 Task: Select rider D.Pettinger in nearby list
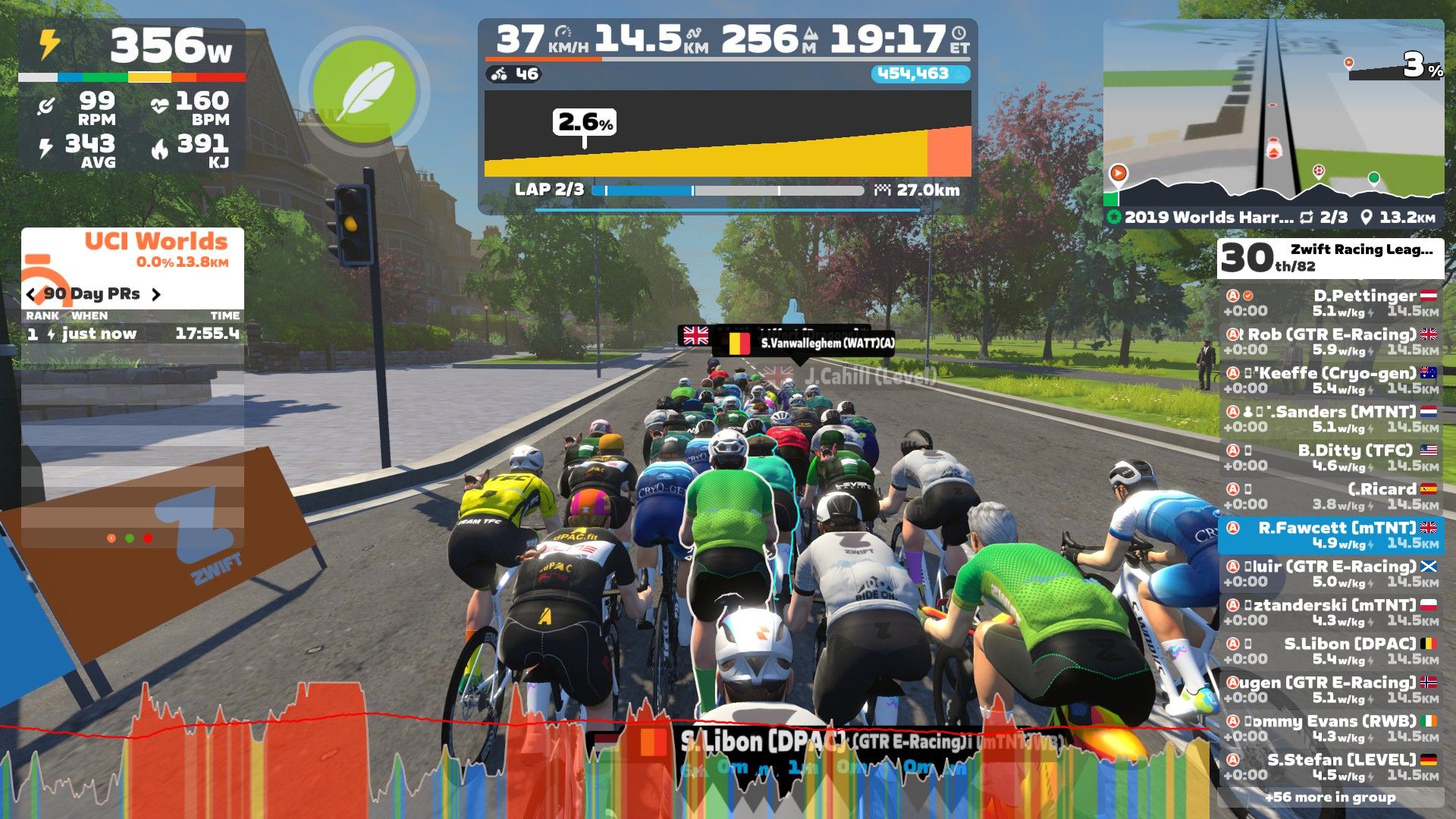[x=1331, y=303]
